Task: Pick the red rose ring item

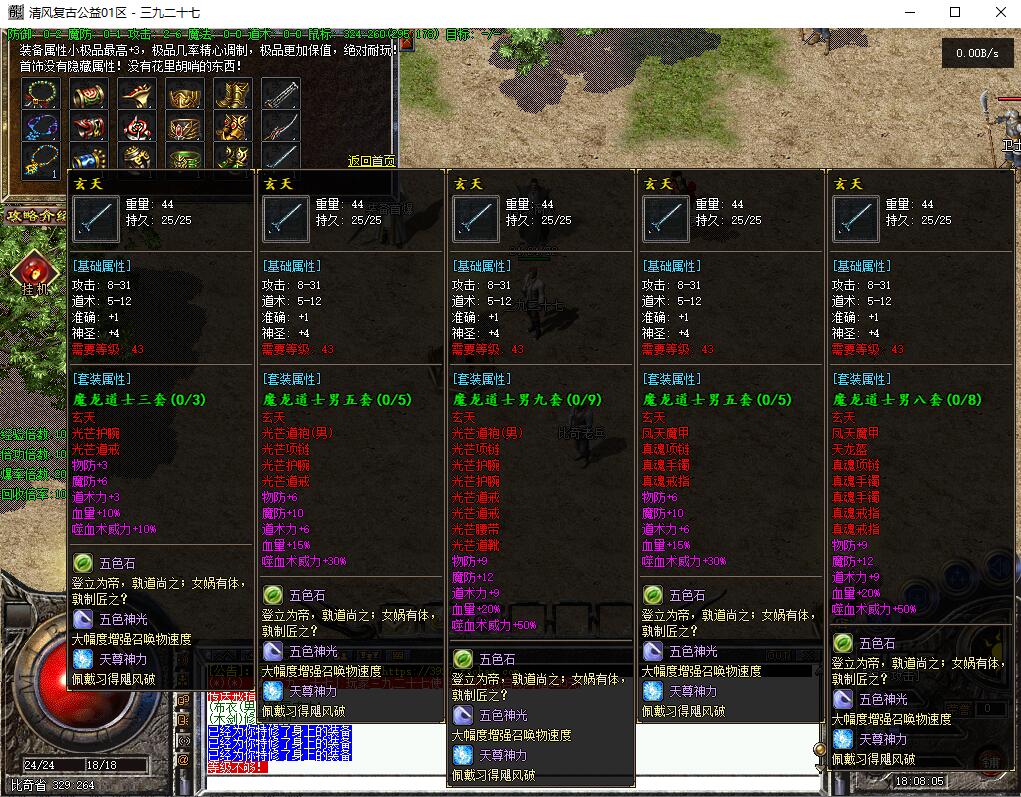Action: [x=137, y=126]
